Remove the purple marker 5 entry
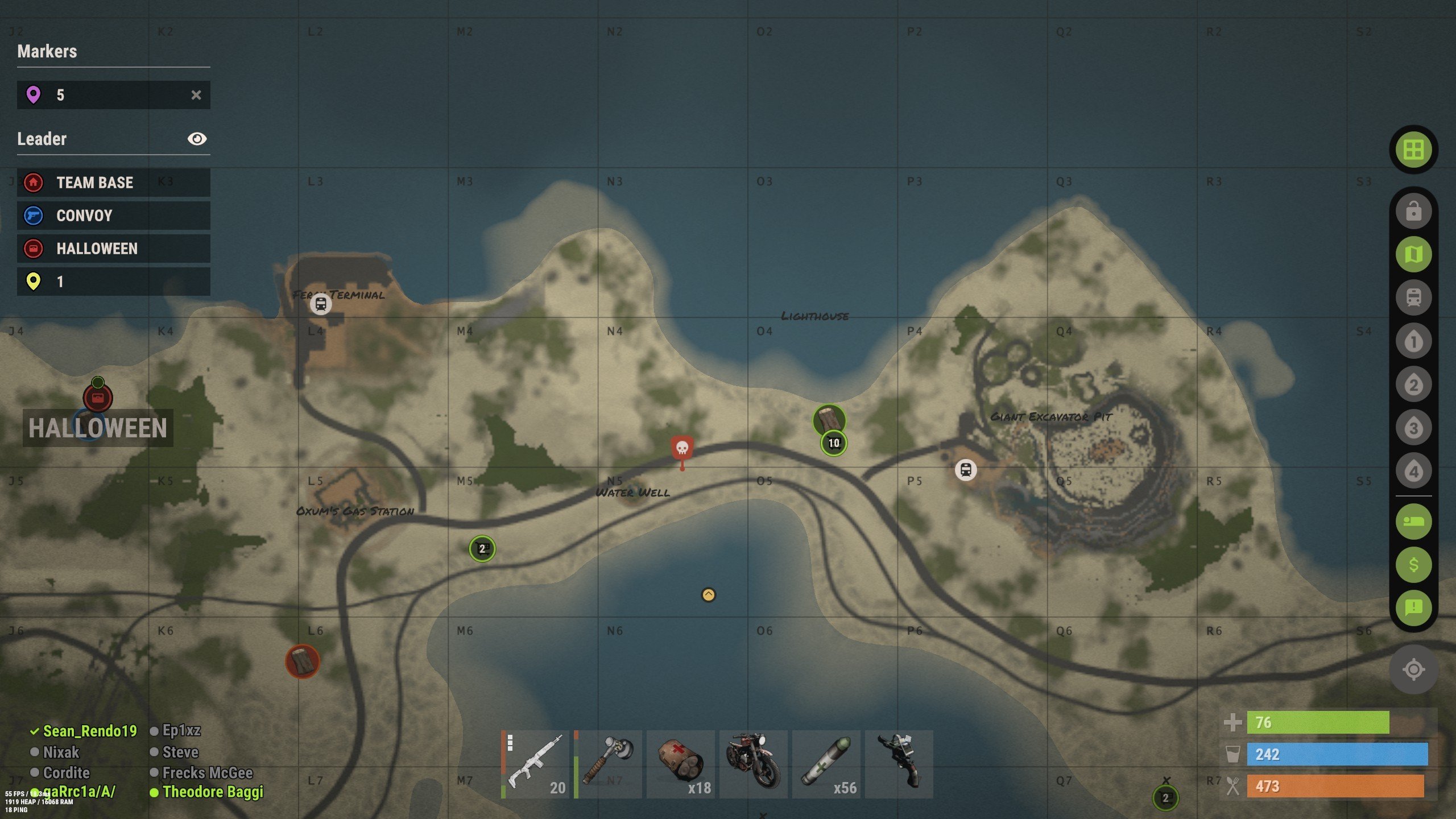 [x=196, y=95]
